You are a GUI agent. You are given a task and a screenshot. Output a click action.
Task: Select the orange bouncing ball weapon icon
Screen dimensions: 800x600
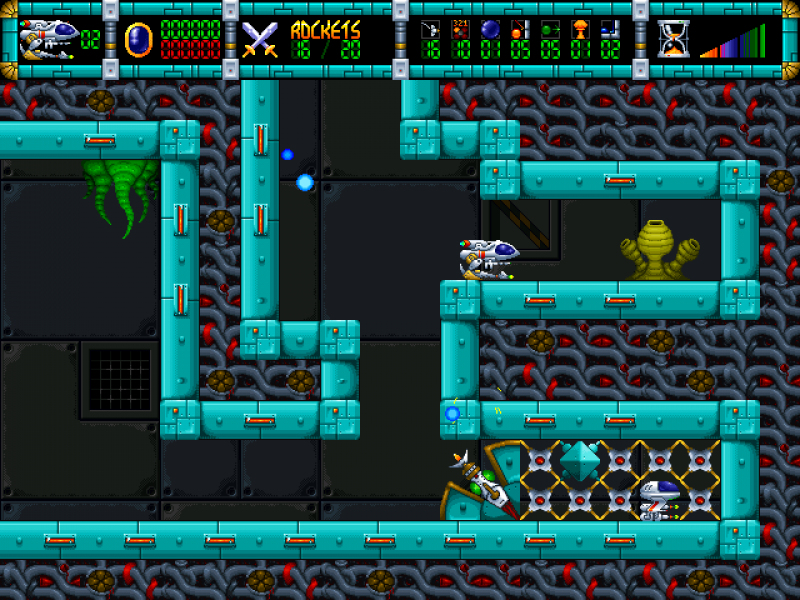click(x=520, y=29)
